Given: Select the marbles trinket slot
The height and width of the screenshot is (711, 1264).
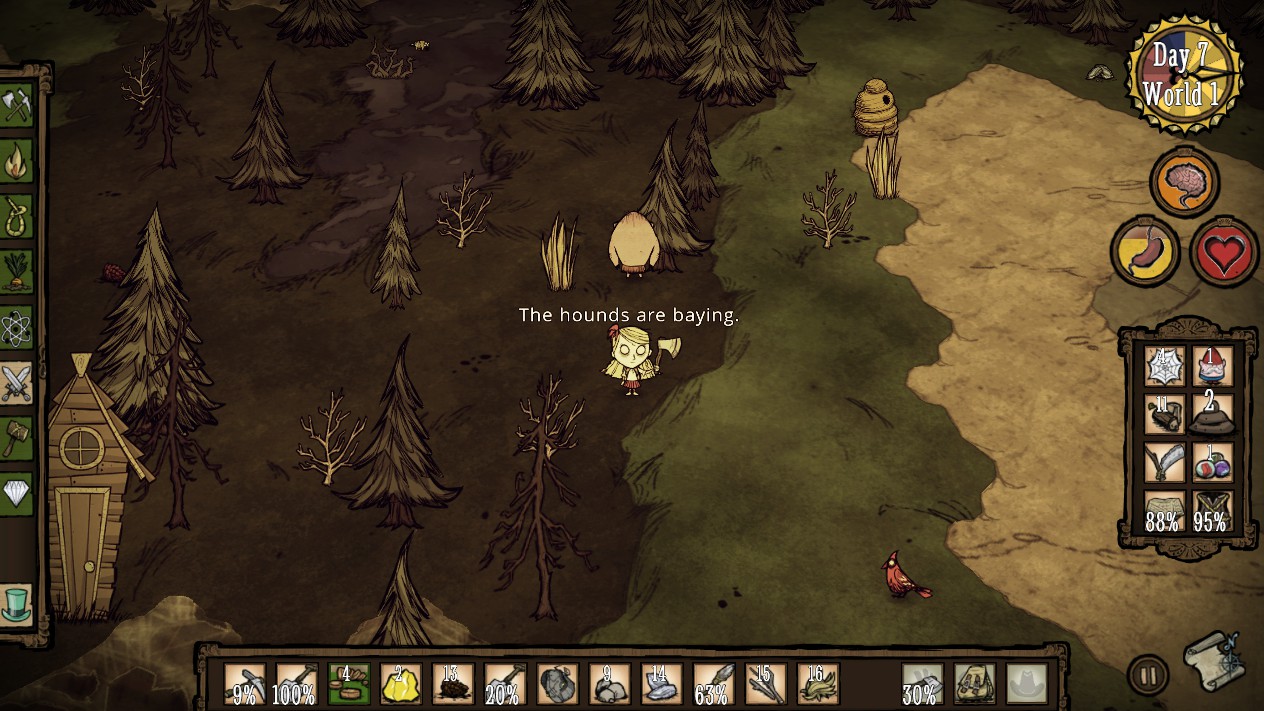Looking at the screenshot, I should point(1212,462).
